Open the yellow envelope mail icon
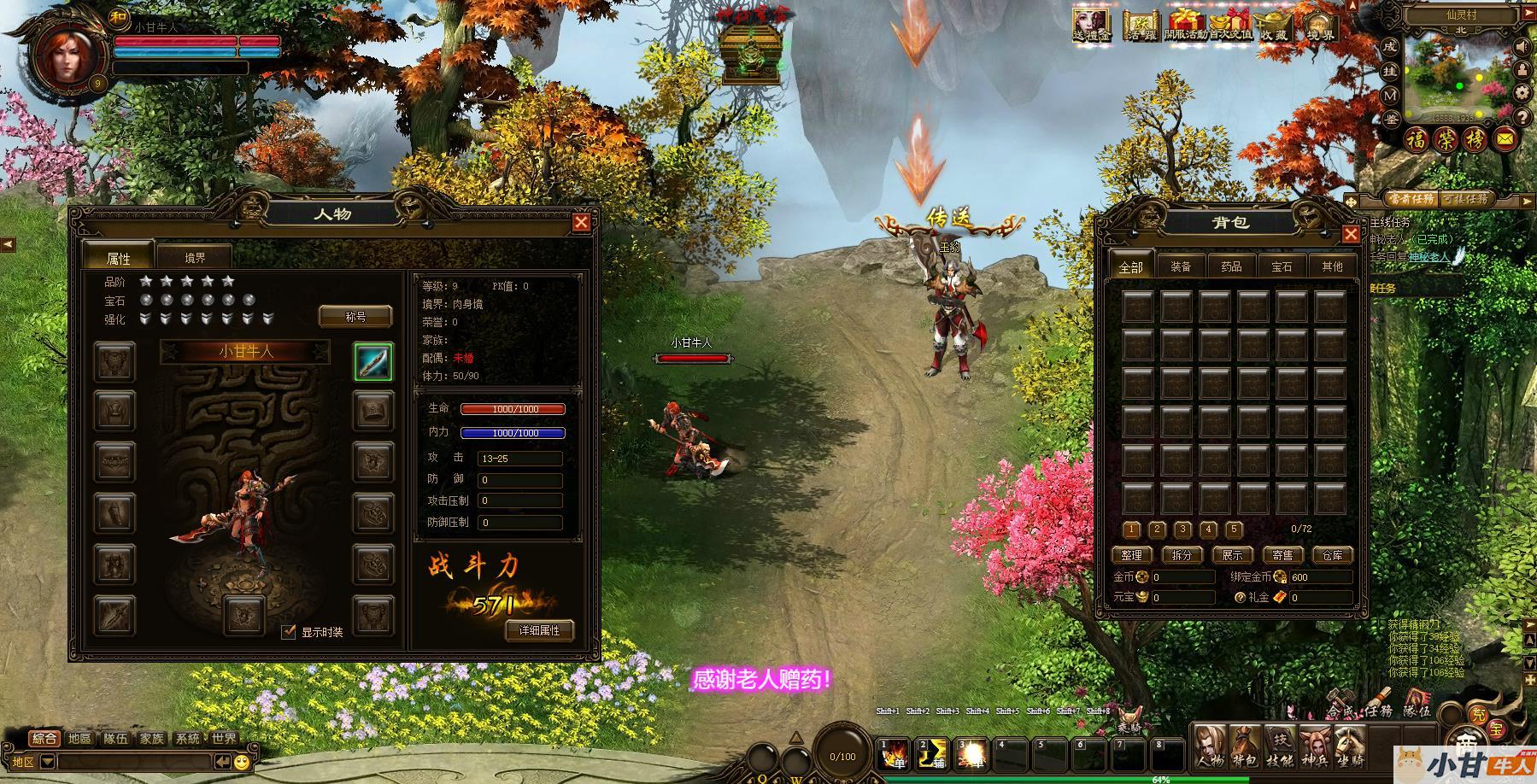1537x784 pixels. pos(1504,138)
